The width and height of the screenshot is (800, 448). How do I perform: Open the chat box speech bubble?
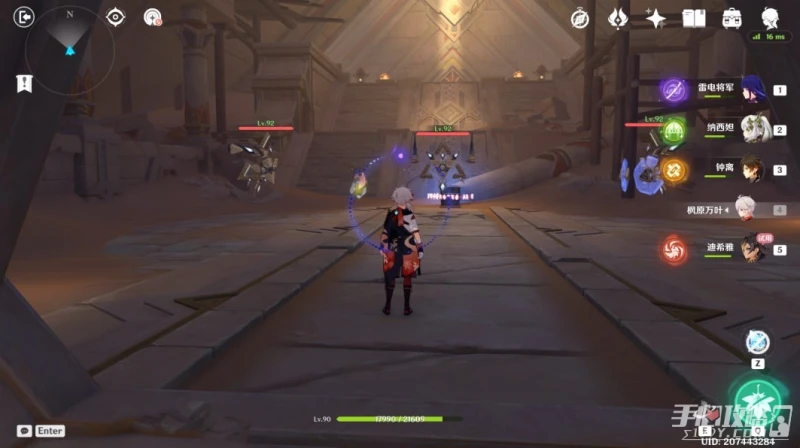click(24, 431)
